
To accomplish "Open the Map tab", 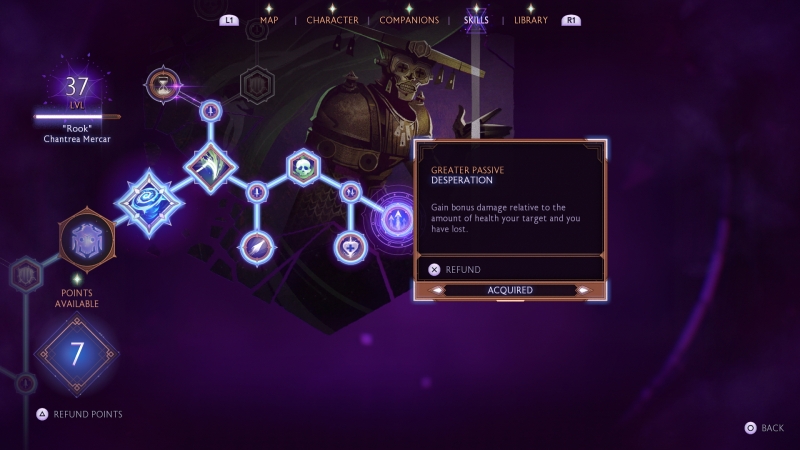I will pos(269,20).
